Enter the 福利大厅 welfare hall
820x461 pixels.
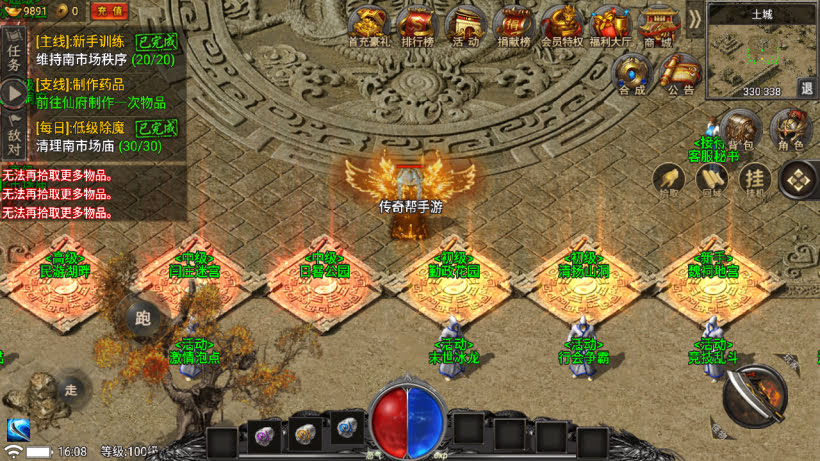610,25
